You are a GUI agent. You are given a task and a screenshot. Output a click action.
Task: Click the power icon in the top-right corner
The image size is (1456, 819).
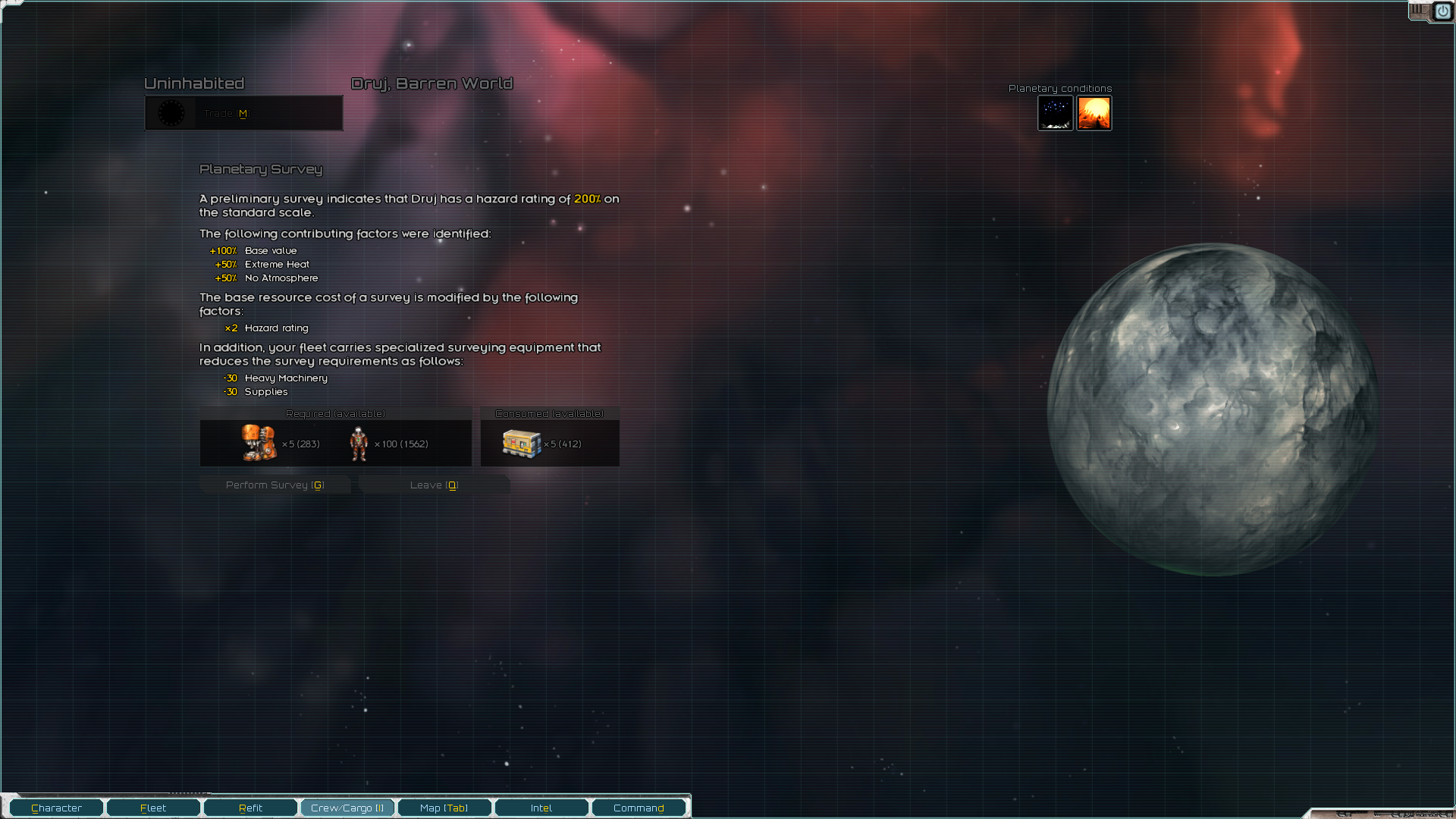[1444, 11]
